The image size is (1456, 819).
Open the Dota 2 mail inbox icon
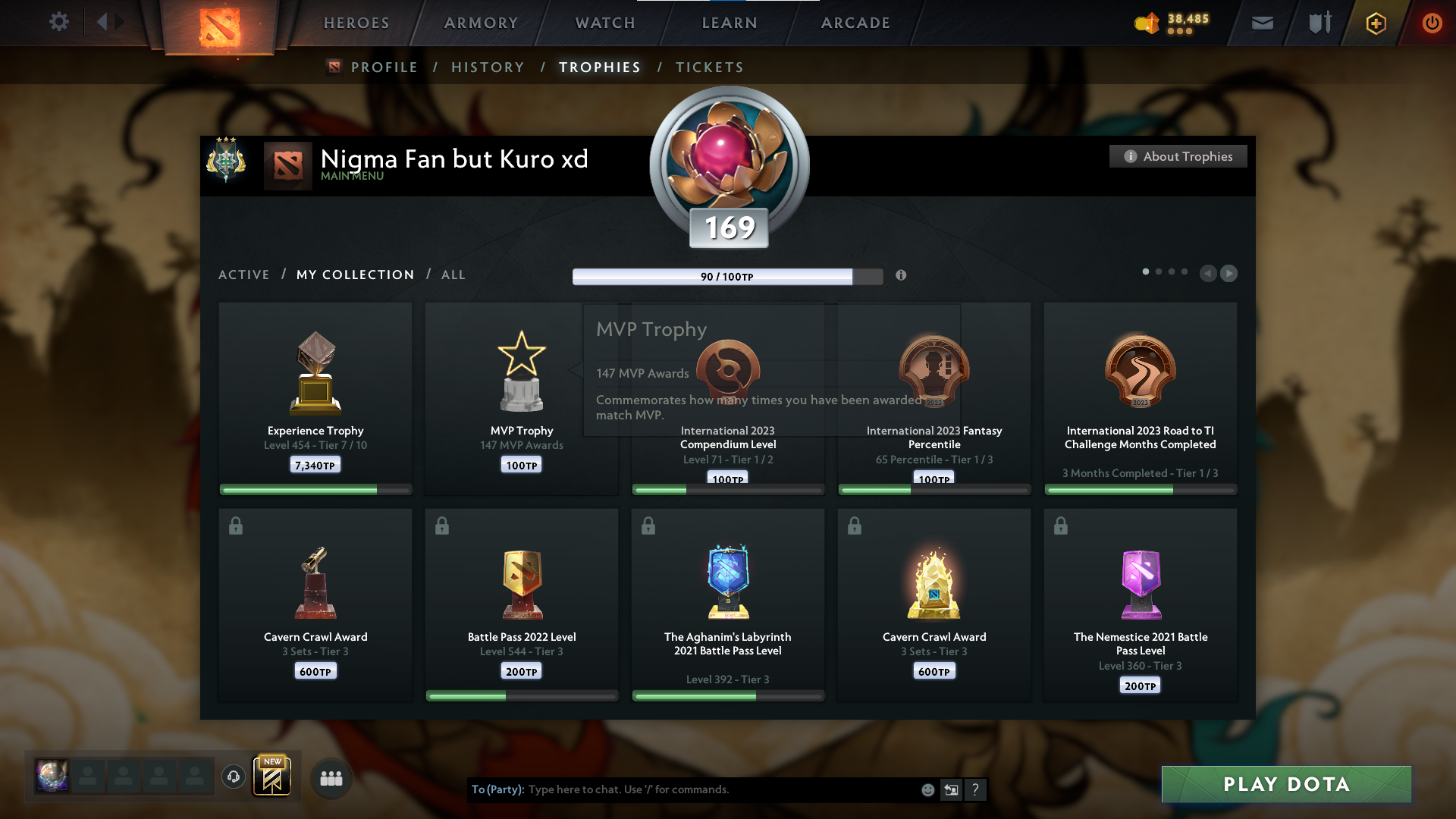click(1261, 23)
